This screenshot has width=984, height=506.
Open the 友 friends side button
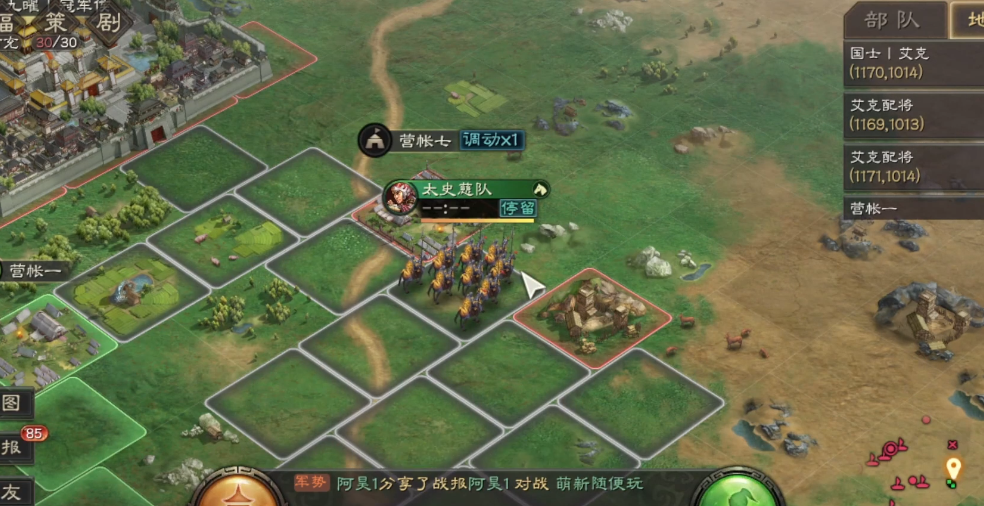pyautogui.click(x=12, y=491)
